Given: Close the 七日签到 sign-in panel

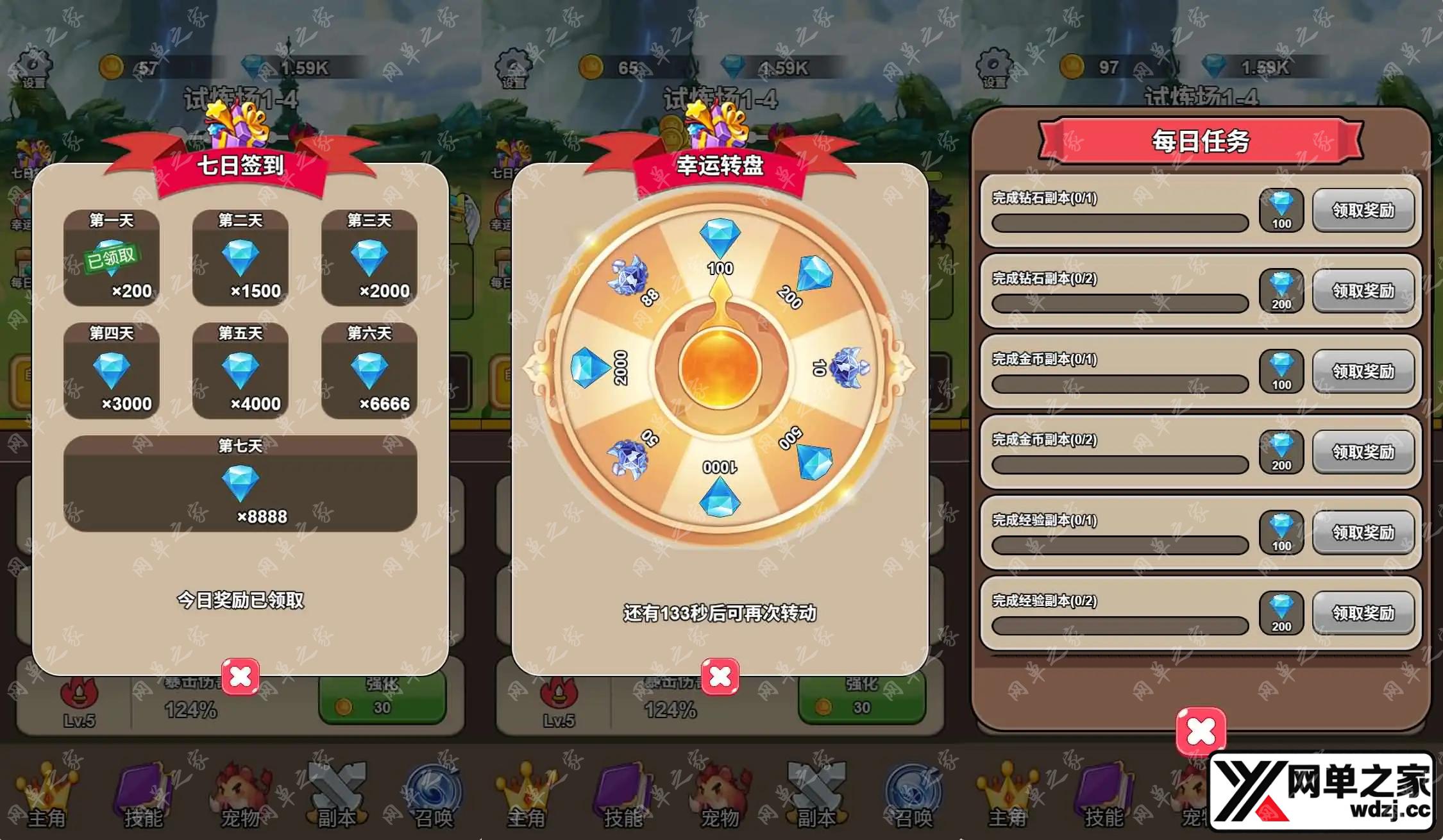Looking at the screenshot, I should (240, 676).
